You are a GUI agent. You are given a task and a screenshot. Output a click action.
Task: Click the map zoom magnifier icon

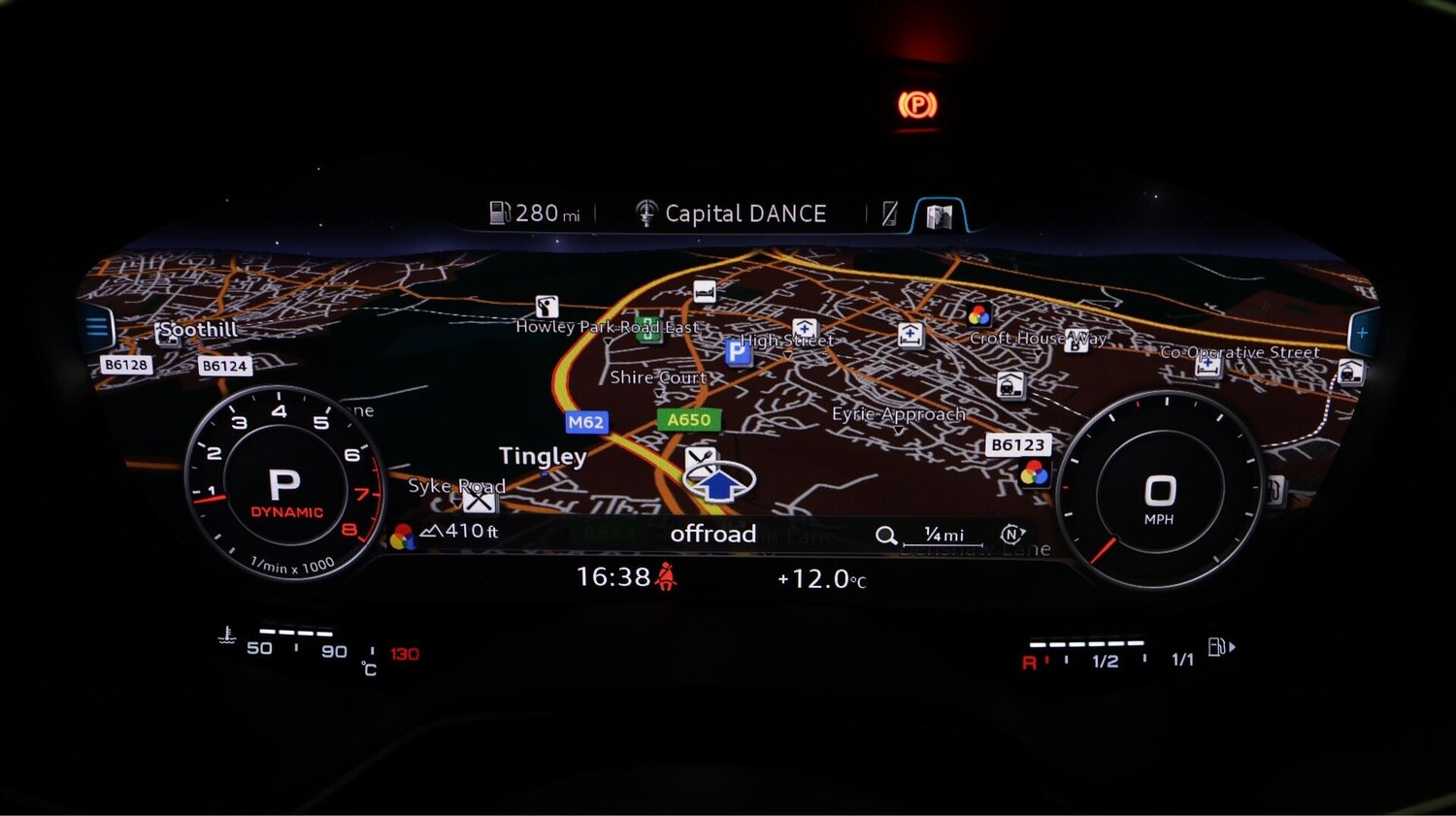pyautogui.click(x=885, y=536)
